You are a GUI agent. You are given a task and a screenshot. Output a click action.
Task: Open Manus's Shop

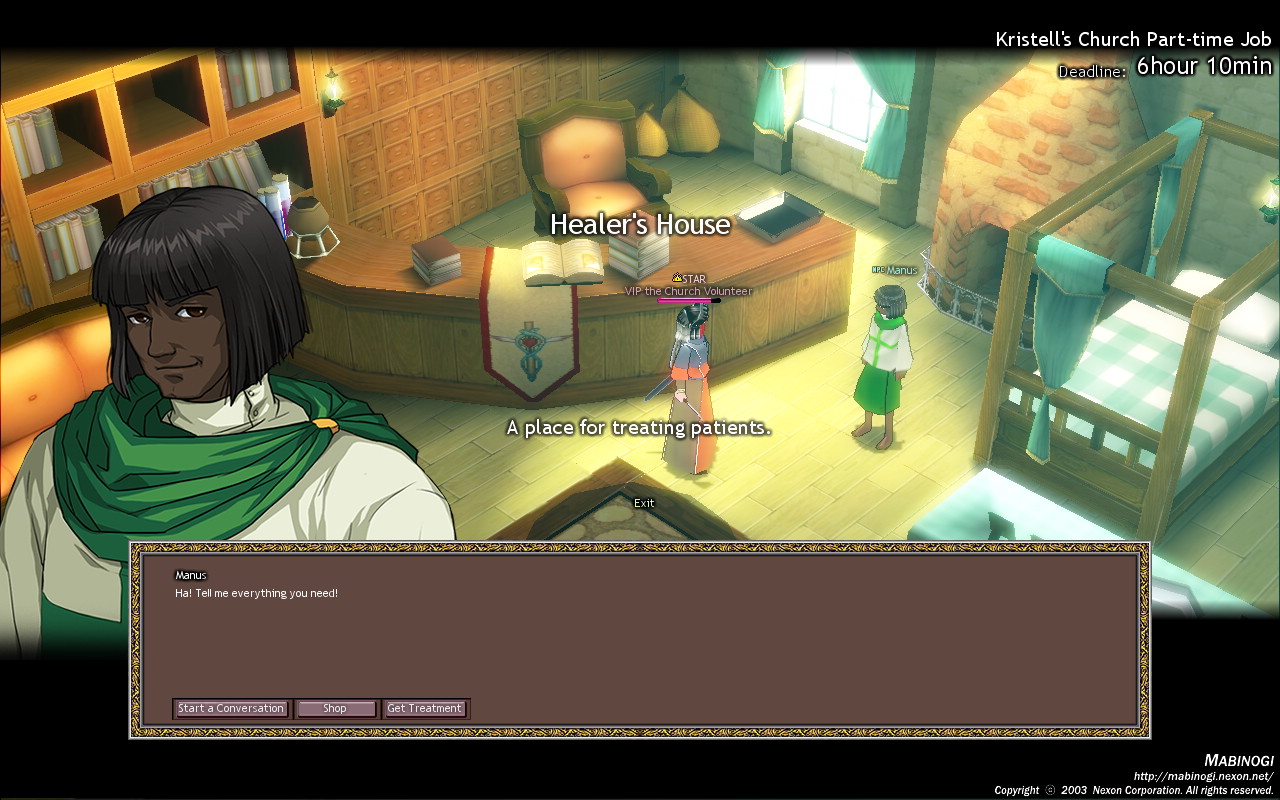[x=336, y=709]
